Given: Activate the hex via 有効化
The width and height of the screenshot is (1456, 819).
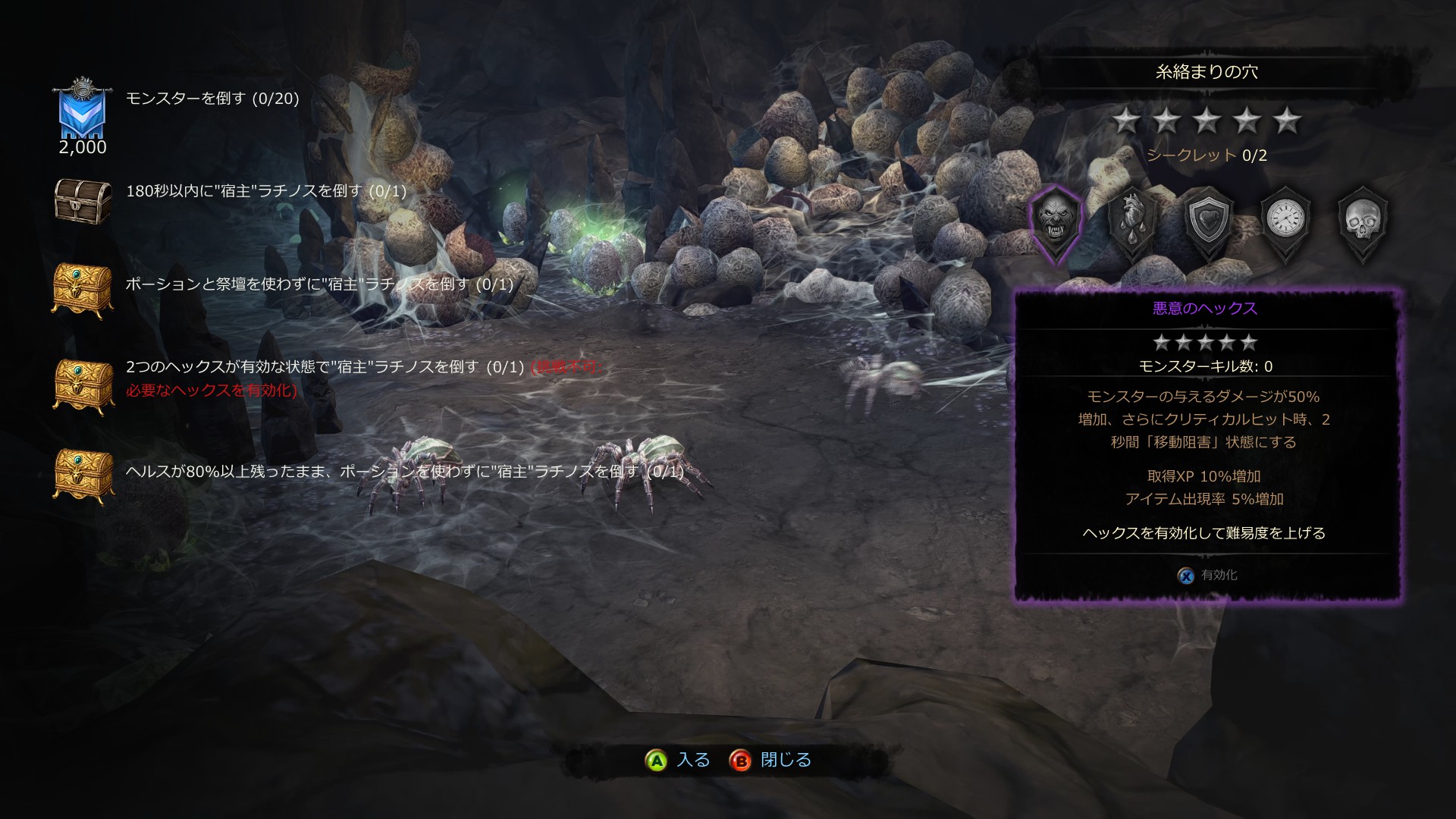Looking at the screenshot, I should coord(1208,576).
